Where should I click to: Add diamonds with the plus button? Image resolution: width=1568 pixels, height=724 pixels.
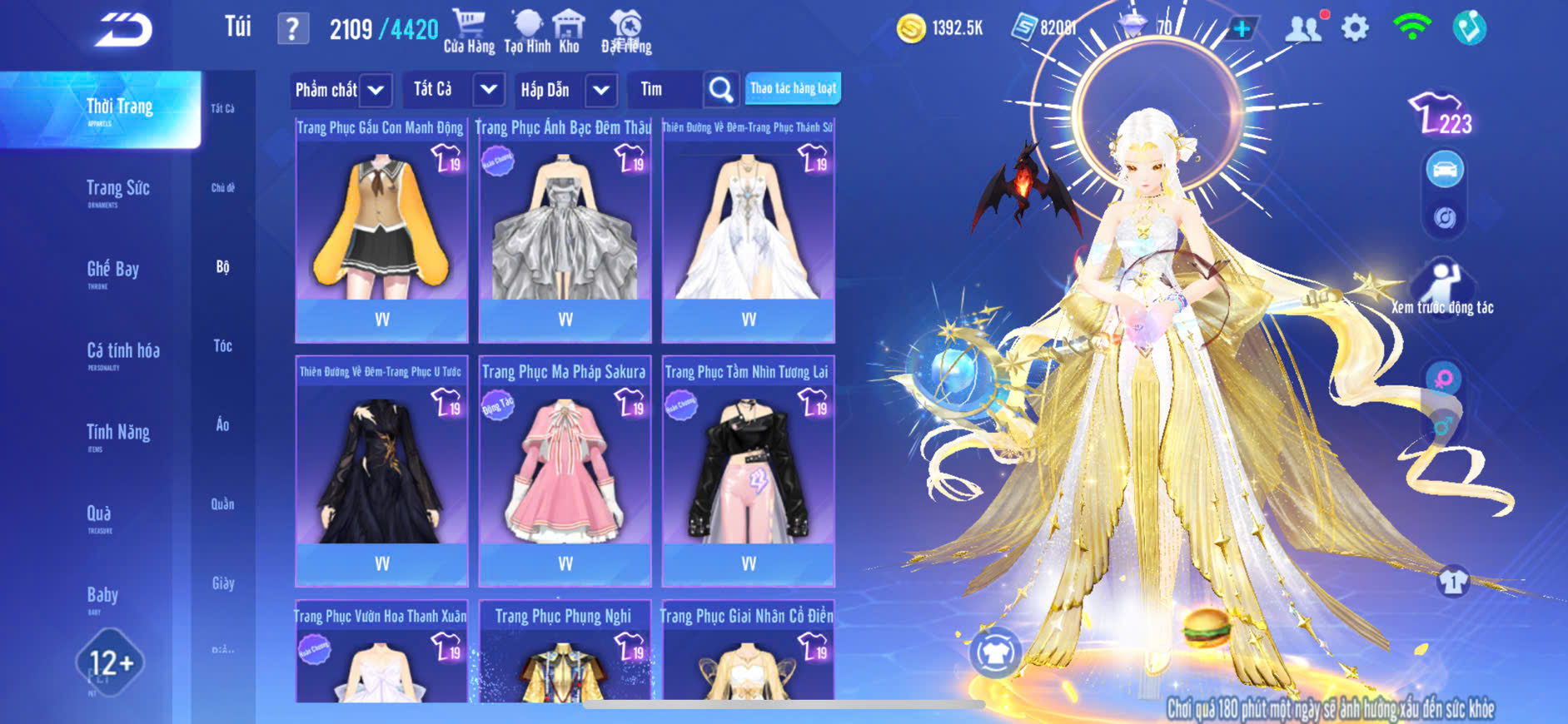click(x=1242, y=28)
